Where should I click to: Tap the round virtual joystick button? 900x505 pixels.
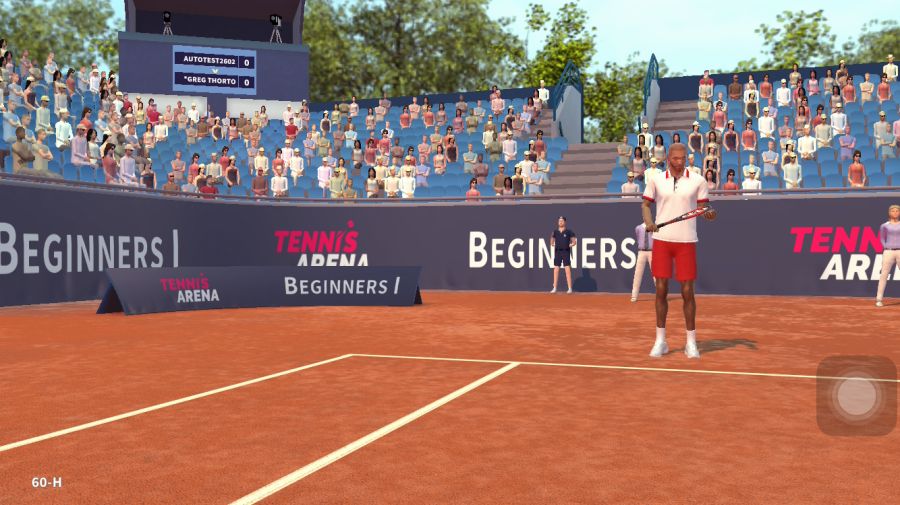tap(856, 396)
